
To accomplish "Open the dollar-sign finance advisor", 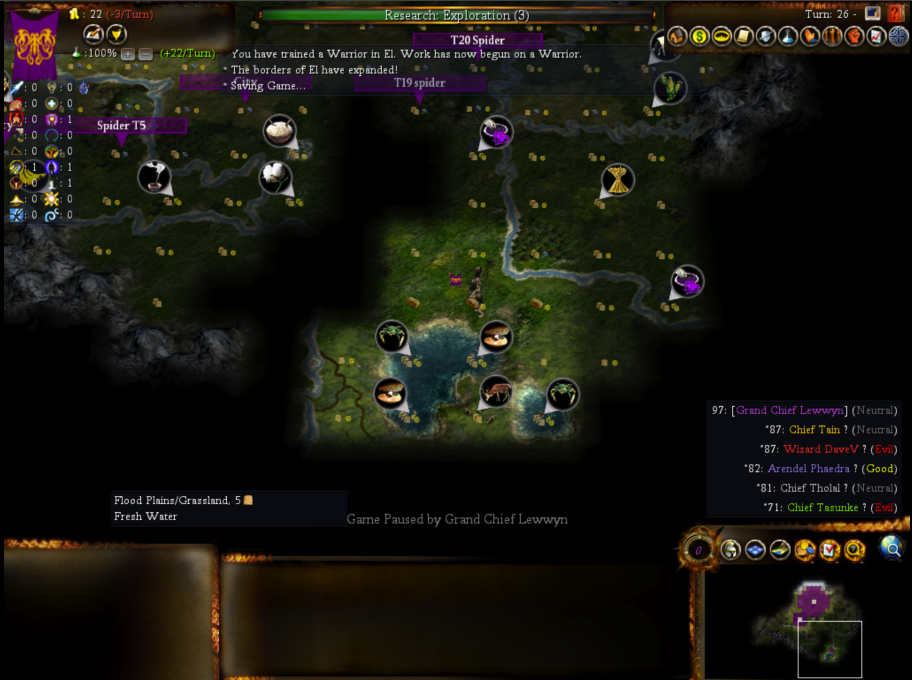I will point(699,36).
